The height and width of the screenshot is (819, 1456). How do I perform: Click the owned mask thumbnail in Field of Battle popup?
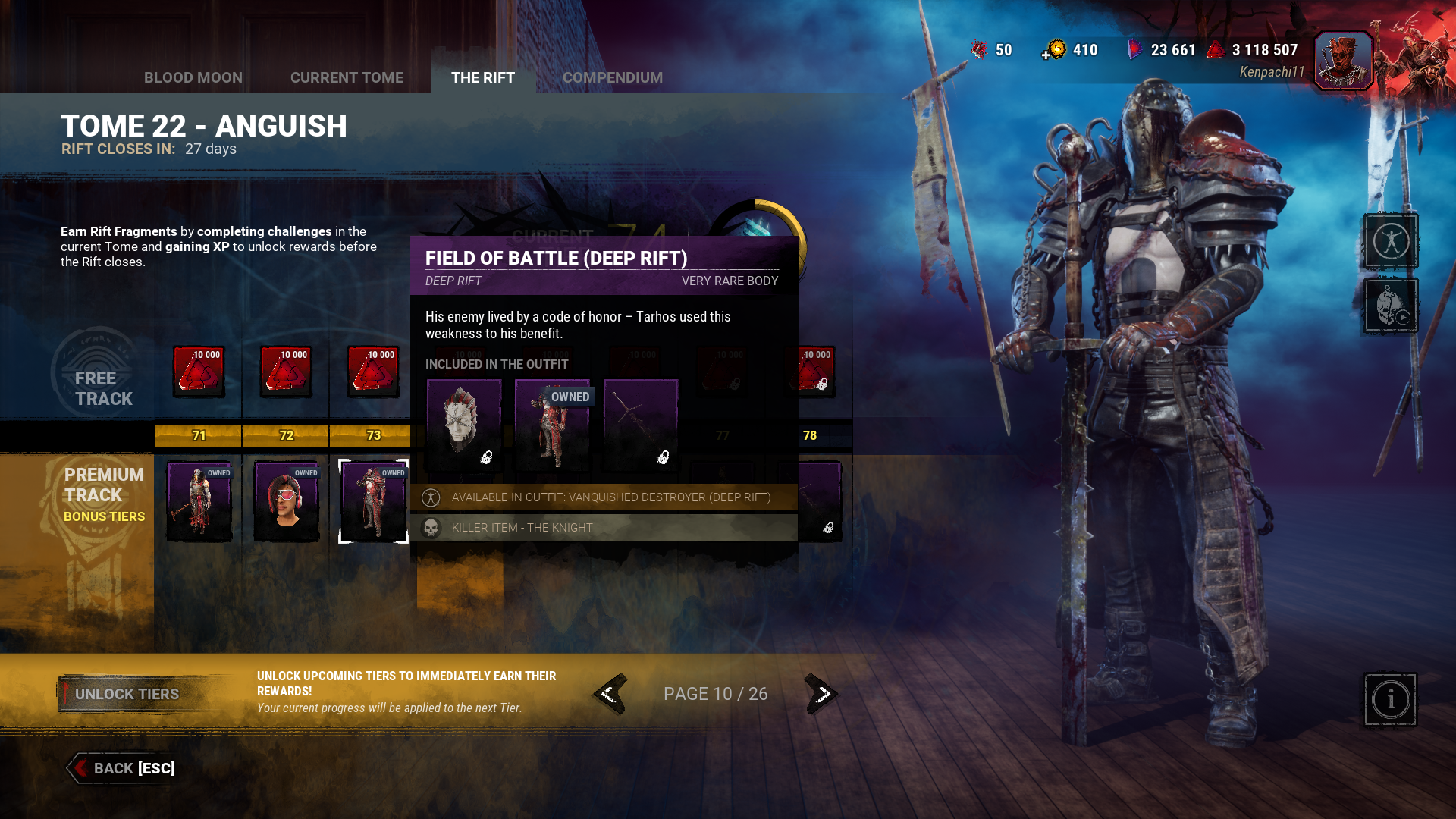tap(464, 425)
